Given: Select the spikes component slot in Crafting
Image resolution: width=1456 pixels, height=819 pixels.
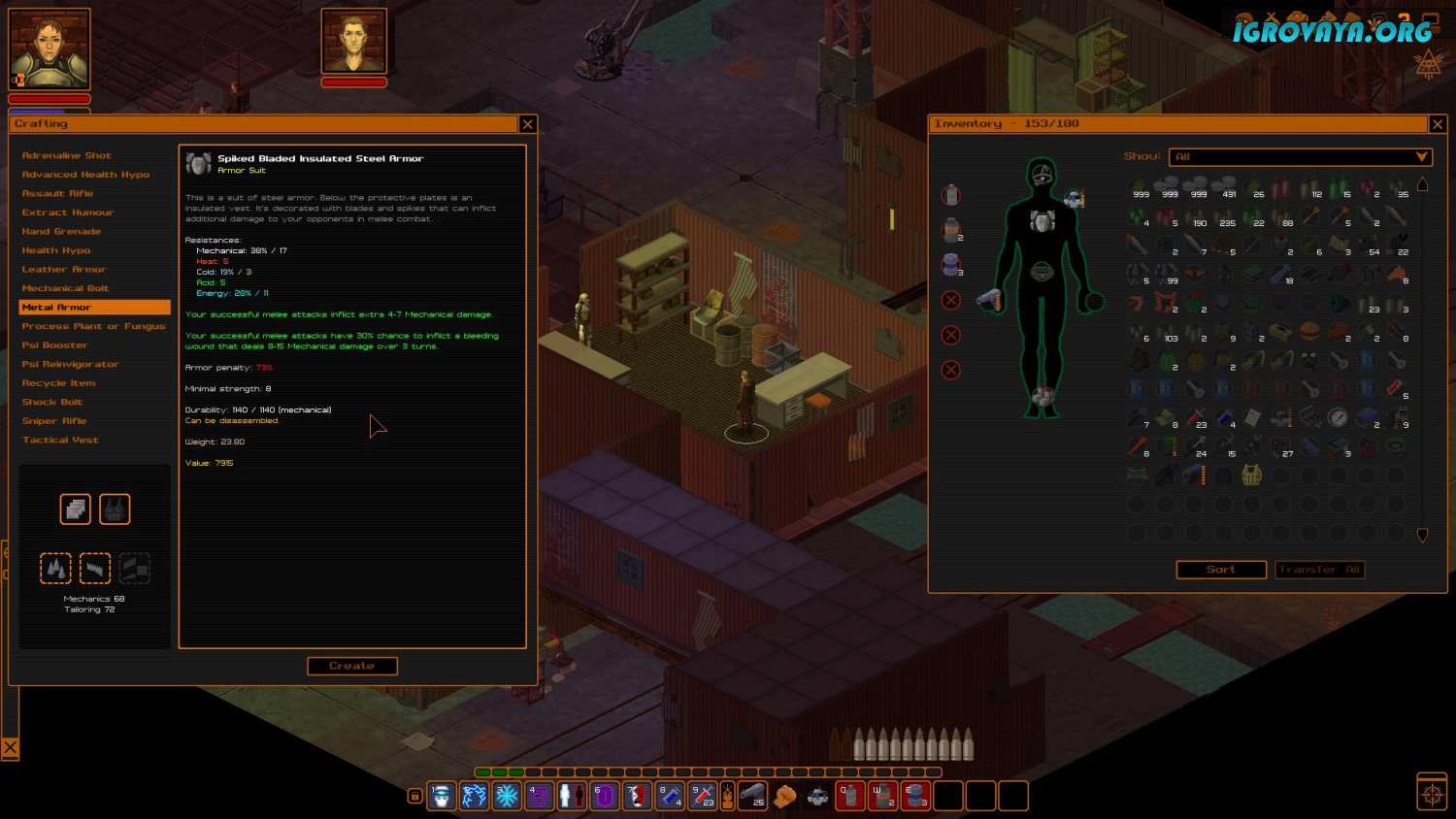Looking at the screenshot, I should (56, 568).
